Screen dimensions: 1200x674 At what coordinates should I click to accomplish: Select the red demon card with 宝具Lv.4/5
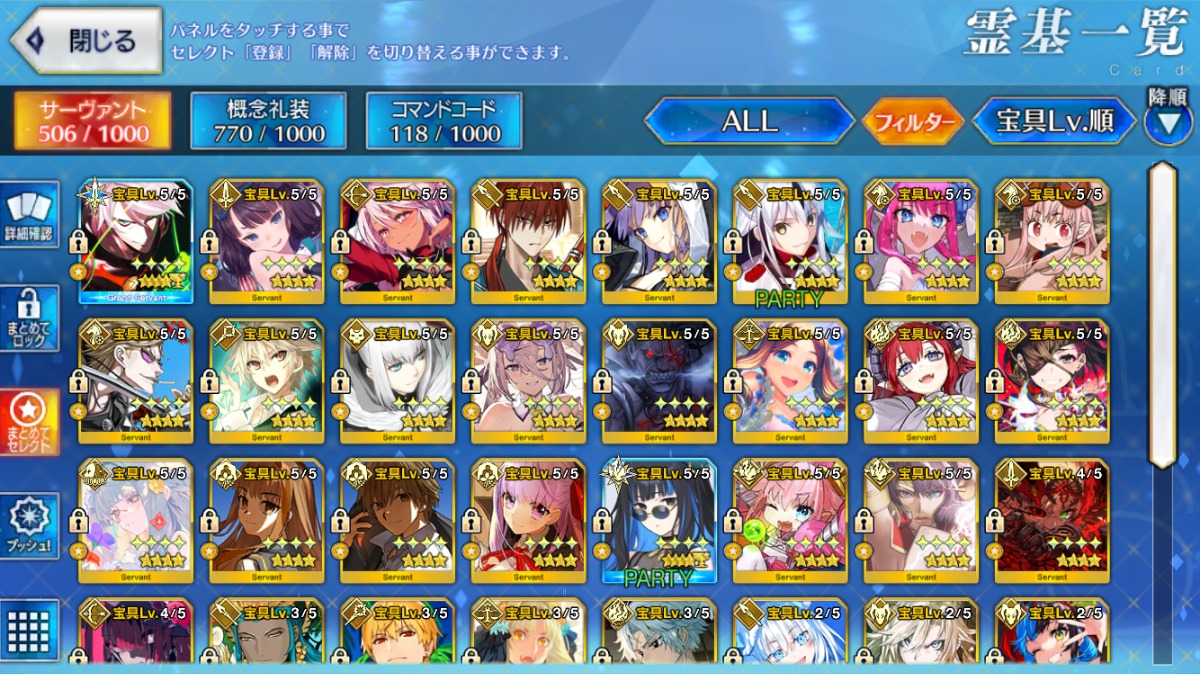click(x=1052, y=520)
